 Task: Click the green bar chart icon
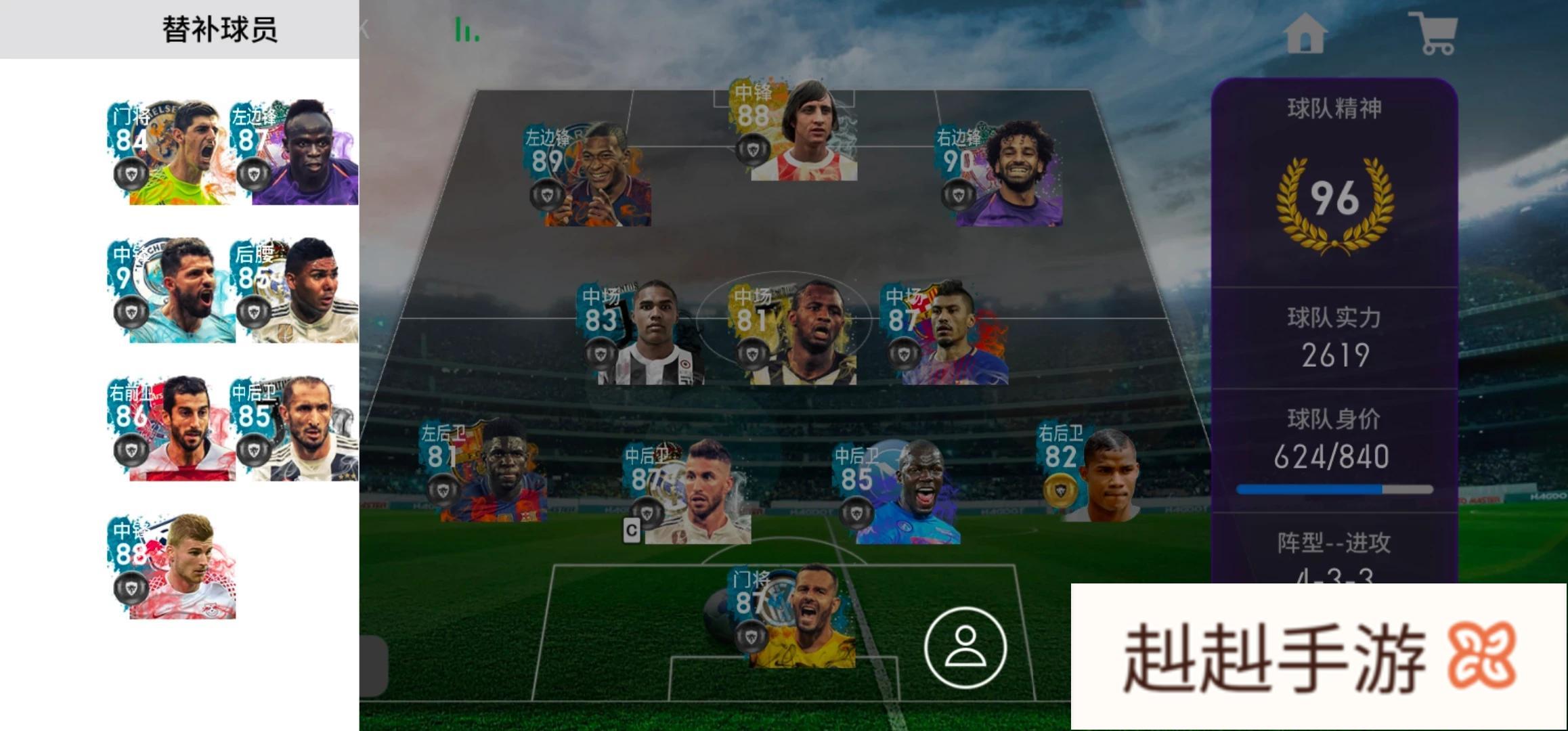(466, 30)
